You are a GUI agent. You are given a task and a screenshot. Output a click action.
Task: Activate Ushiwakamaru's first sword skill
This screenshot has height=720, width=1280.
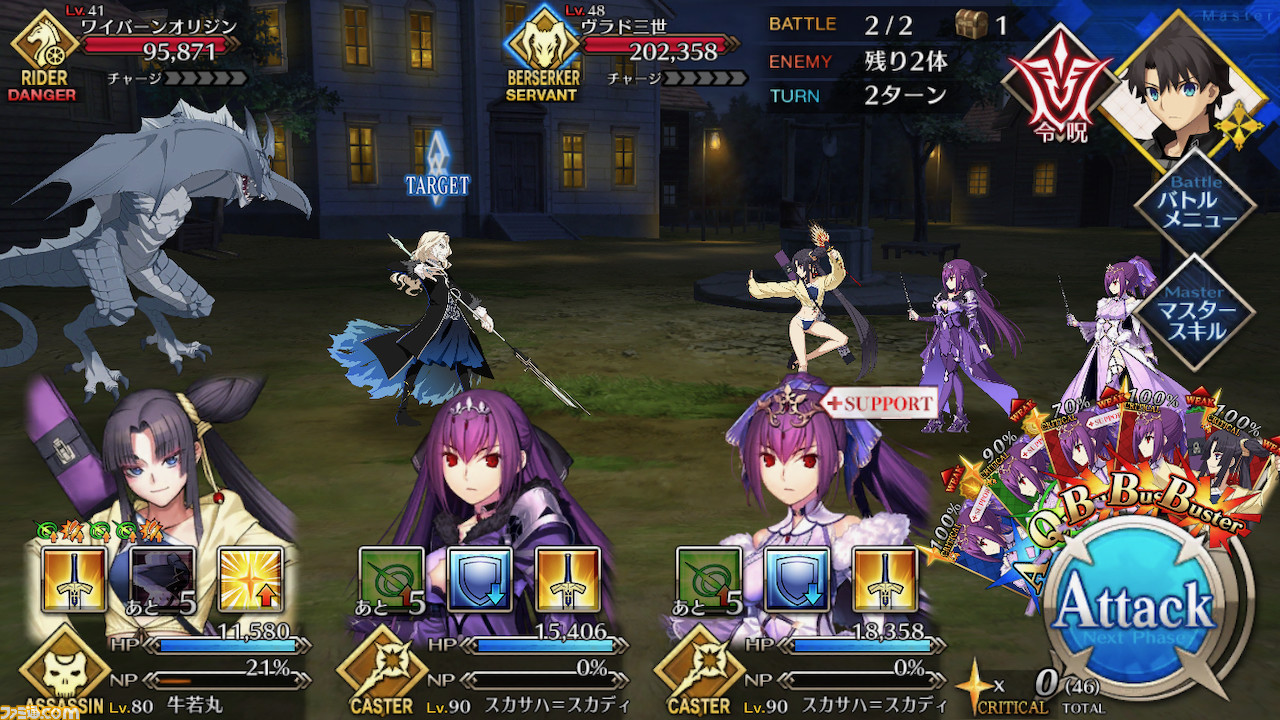click(x=73, y=579)
